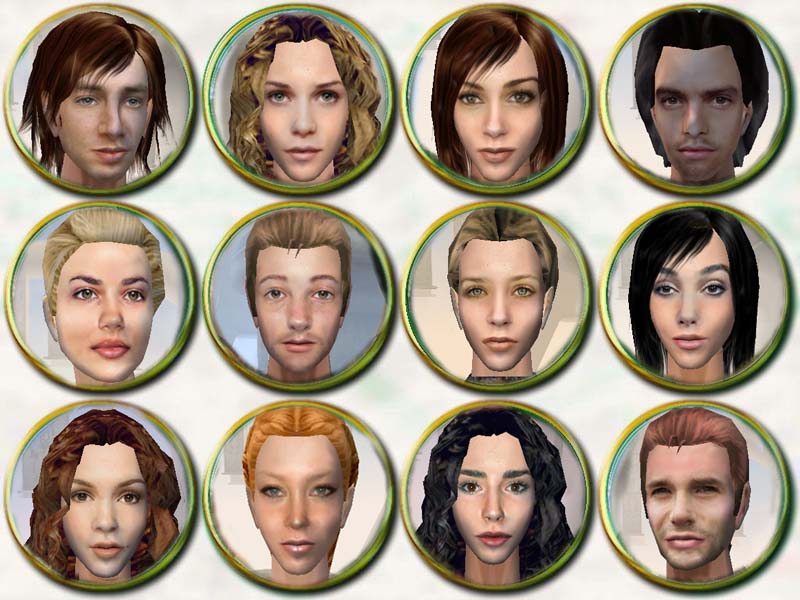800x600 pixels.
Task: Select the red-haired man with stubble
Action: (694, 494)
